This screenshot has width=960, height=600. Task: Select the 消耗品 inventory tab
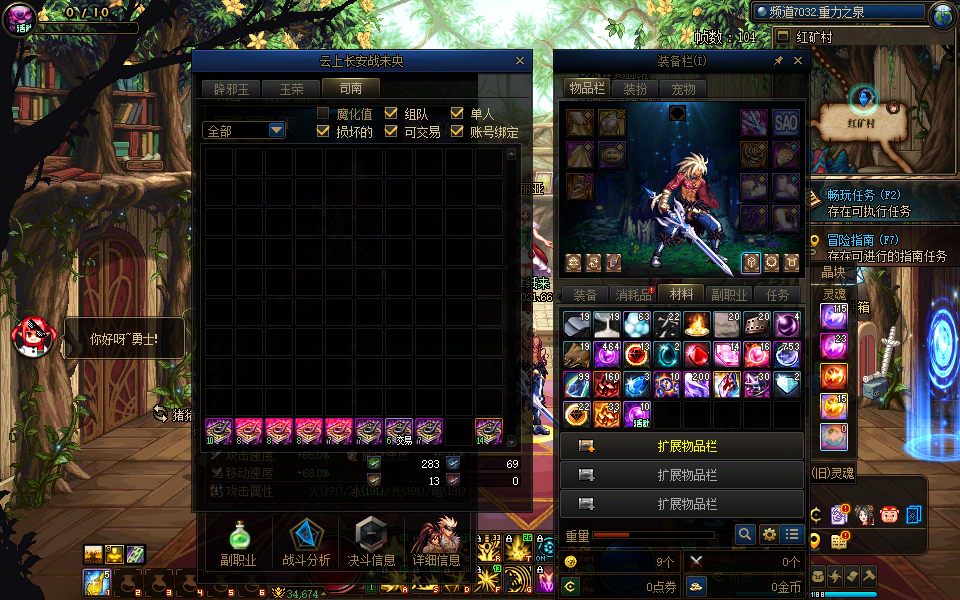point(632,295)
